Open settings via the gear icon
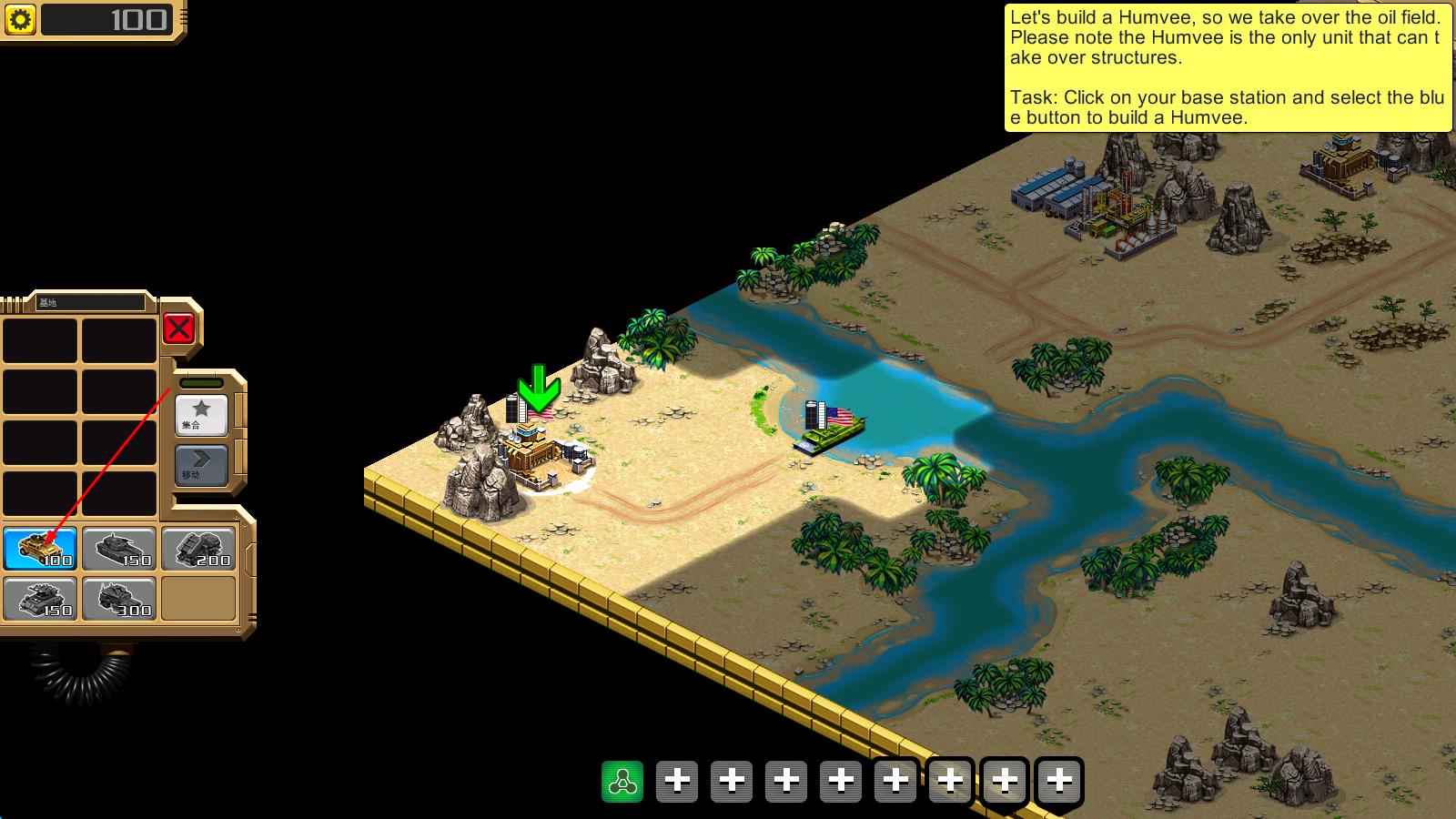 pos(21,19)
